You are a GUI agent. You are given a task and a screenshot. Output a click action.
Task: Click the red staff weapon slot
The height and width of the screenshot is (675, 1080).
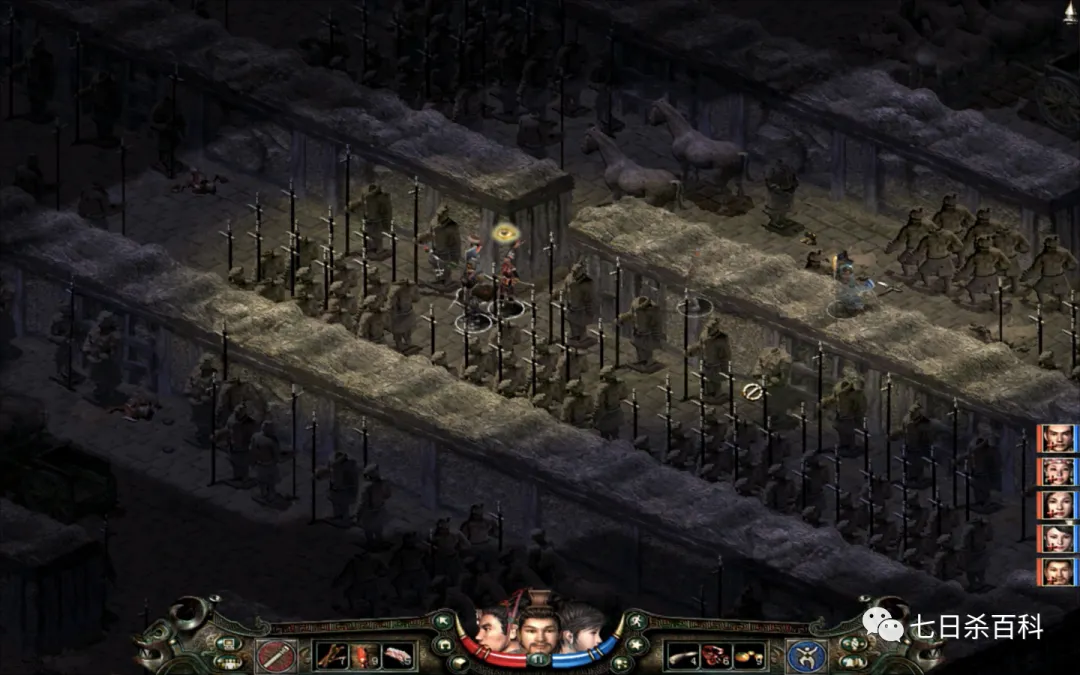tap(275, 656)
